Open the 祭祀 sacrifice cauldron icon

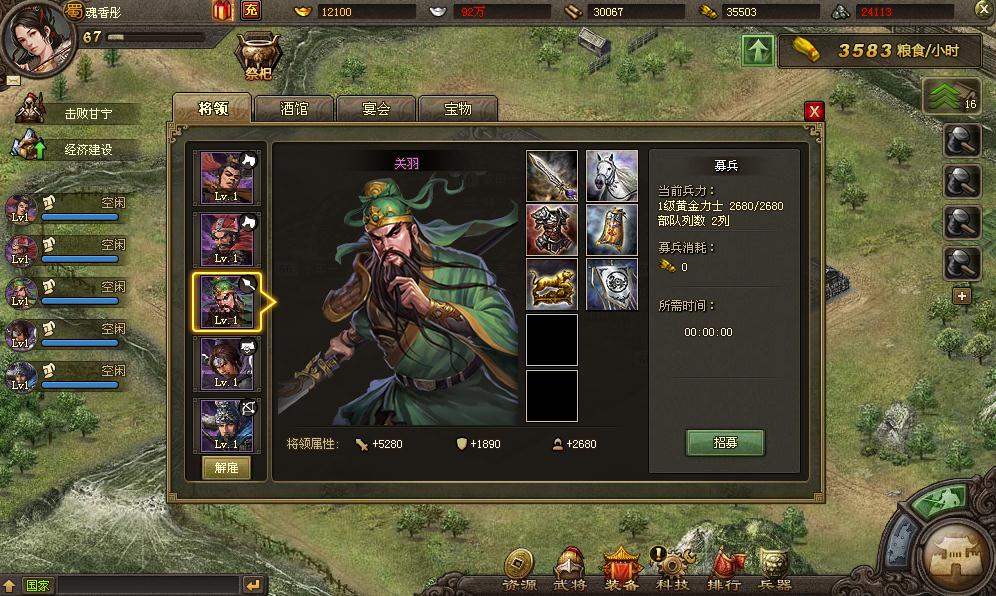tap(258, 56)
